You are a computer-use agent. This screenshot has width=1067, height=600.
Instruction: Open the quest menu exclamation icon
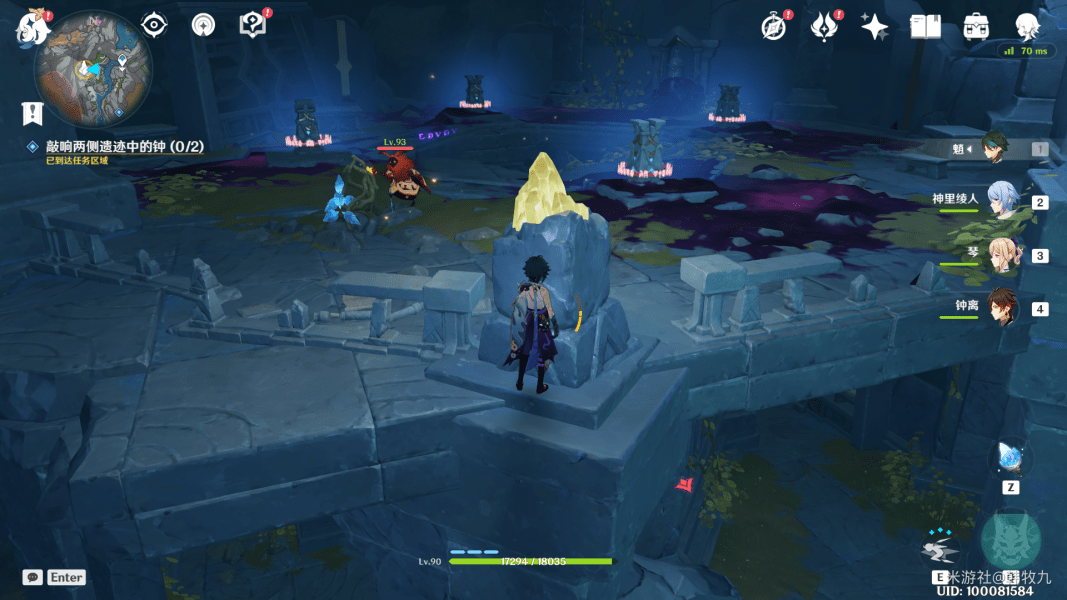(33, 113)
